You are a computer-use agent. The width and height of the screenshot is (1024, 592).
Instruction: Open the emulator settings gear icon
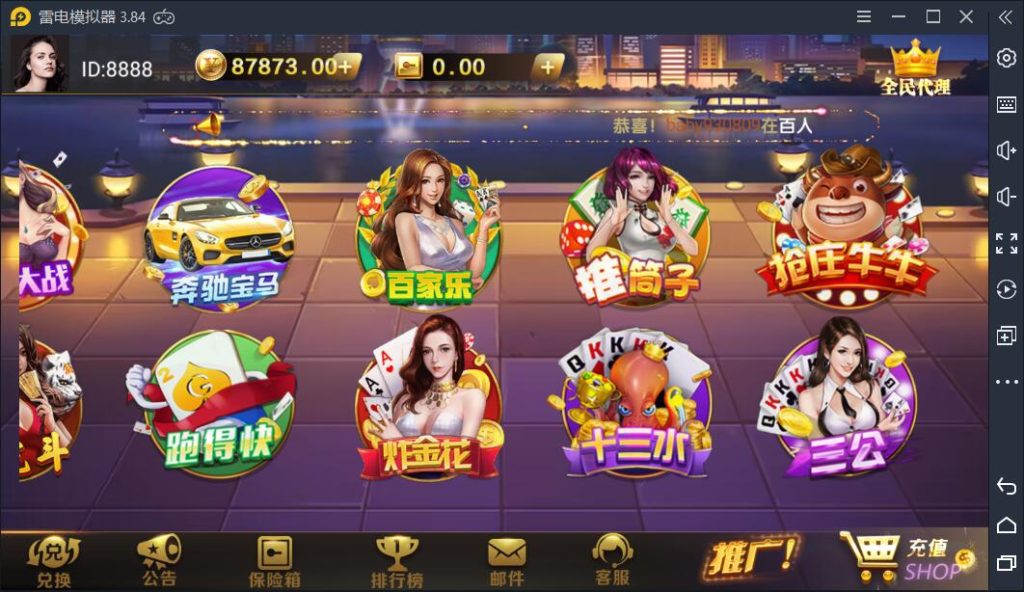[1006, 58]
